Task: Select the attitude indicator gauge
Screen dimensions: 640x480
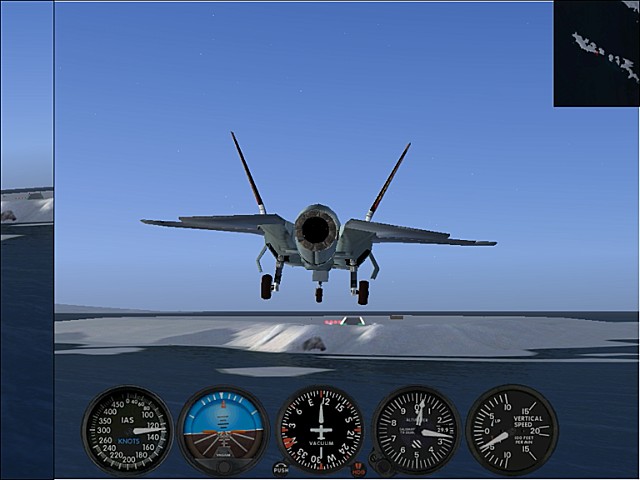Action: click(223, 430)
